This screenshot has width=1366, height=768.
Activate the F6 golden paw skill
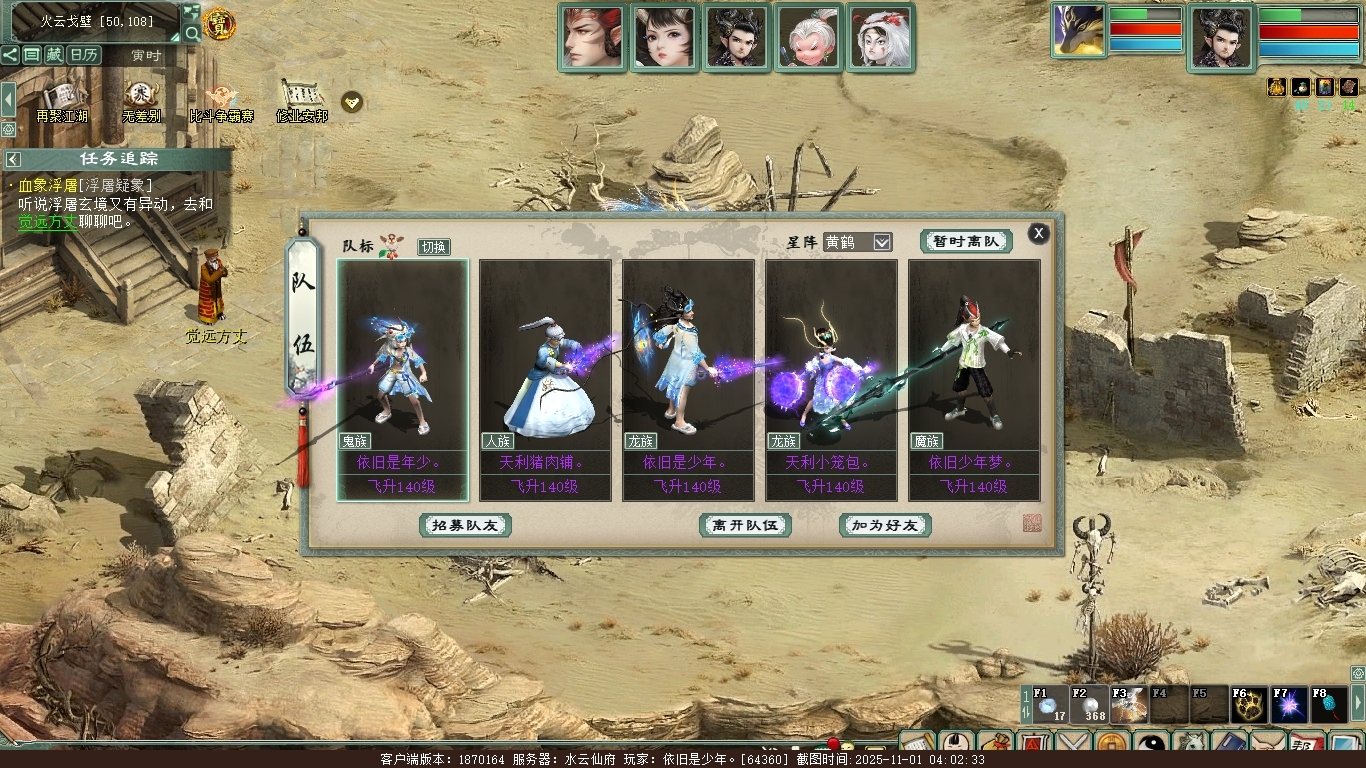(x=1249, y=705)
